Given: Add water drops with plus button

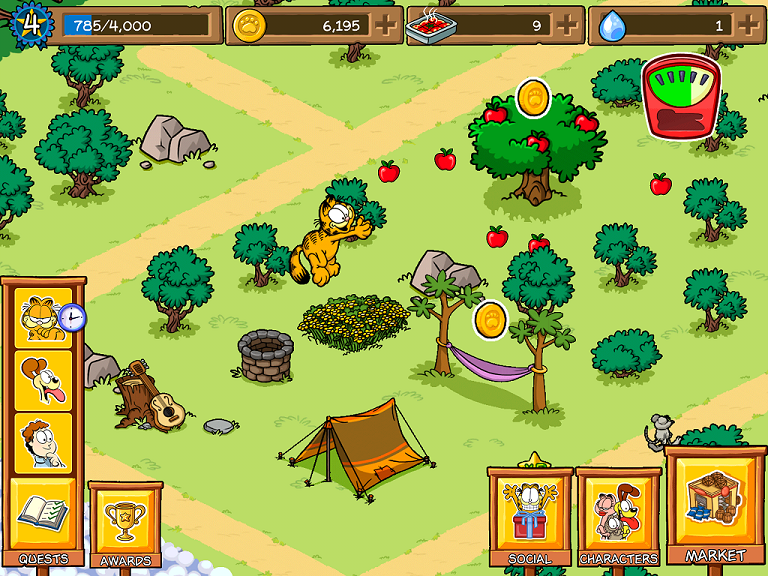Looking at the screenshot, I should (x=749, y=24).
